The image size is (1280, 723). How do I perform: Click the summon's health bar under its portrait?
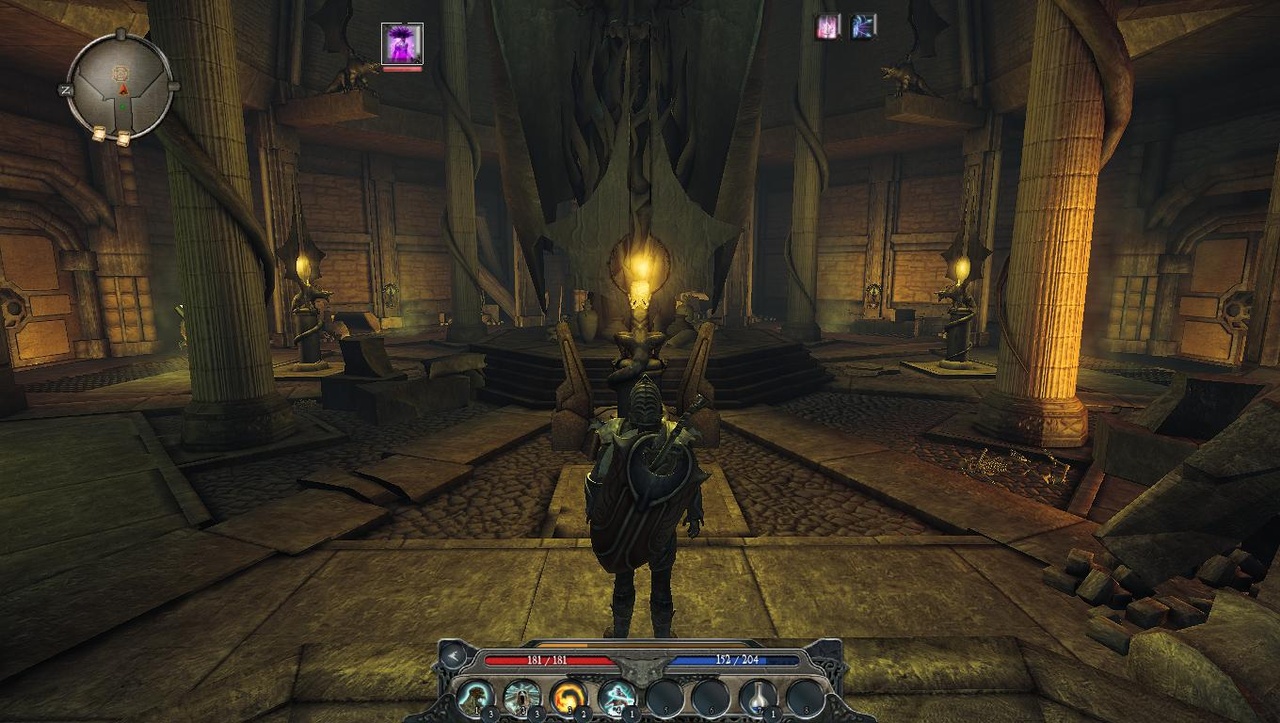(402, 70)
